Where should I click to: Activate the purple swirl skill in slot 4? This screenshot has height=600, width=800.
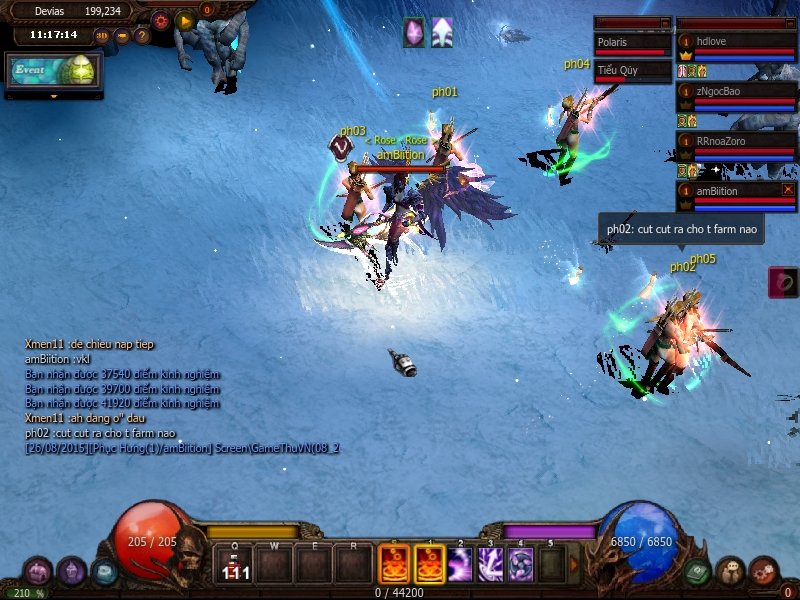[521, 565]
